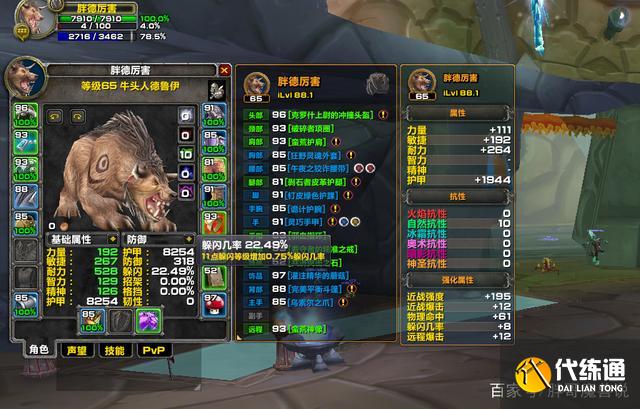The height and width of the screenshot is (409, 640).
Task: Select the PvP tab
Action: 153,351
